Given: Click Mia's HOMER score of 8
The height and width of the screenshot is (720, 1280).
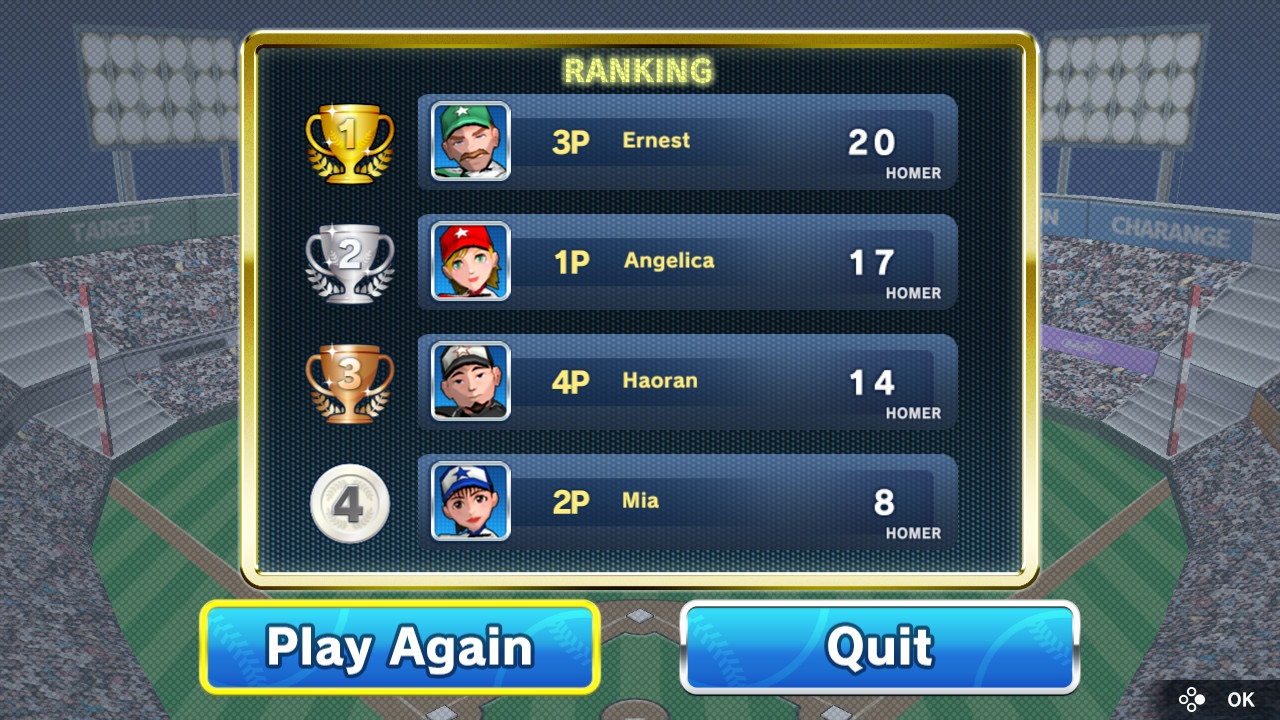Looking at the screenshot, I should 884,502.
